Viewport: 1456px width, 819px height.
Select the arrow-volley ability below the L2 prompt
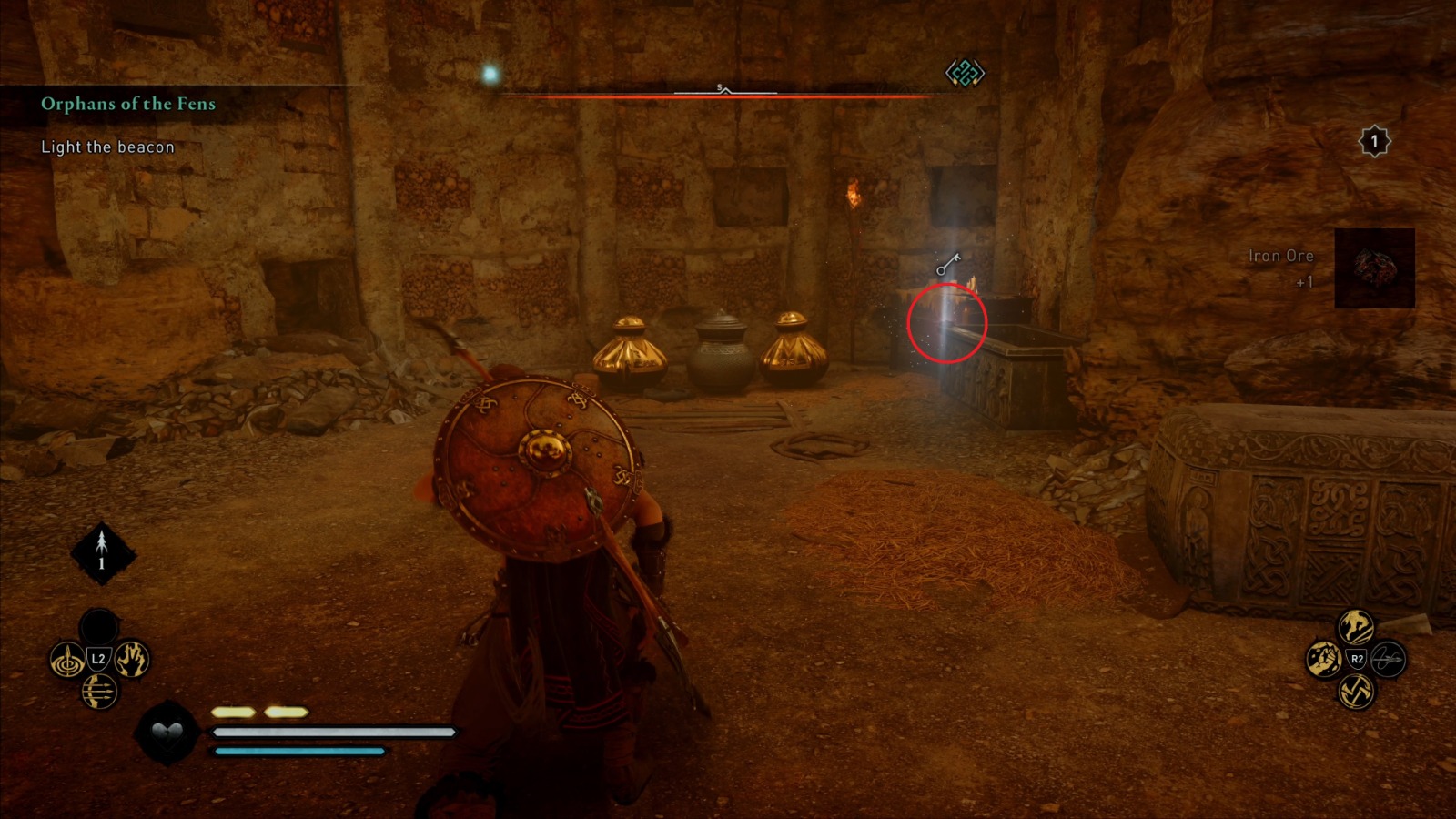point(100,692)
